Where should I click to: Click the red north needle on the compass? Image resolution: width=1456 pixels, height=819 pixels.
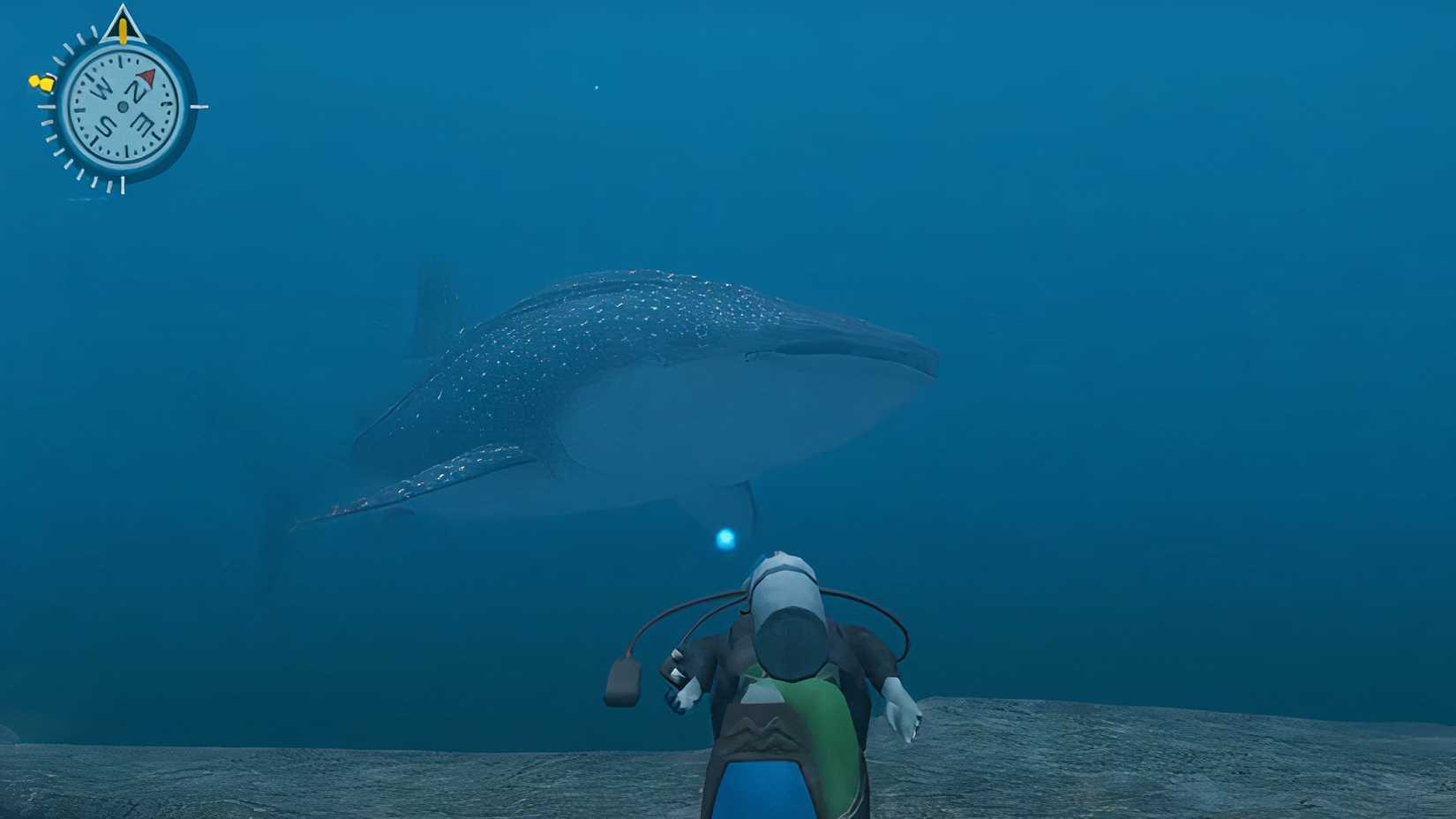146,79
